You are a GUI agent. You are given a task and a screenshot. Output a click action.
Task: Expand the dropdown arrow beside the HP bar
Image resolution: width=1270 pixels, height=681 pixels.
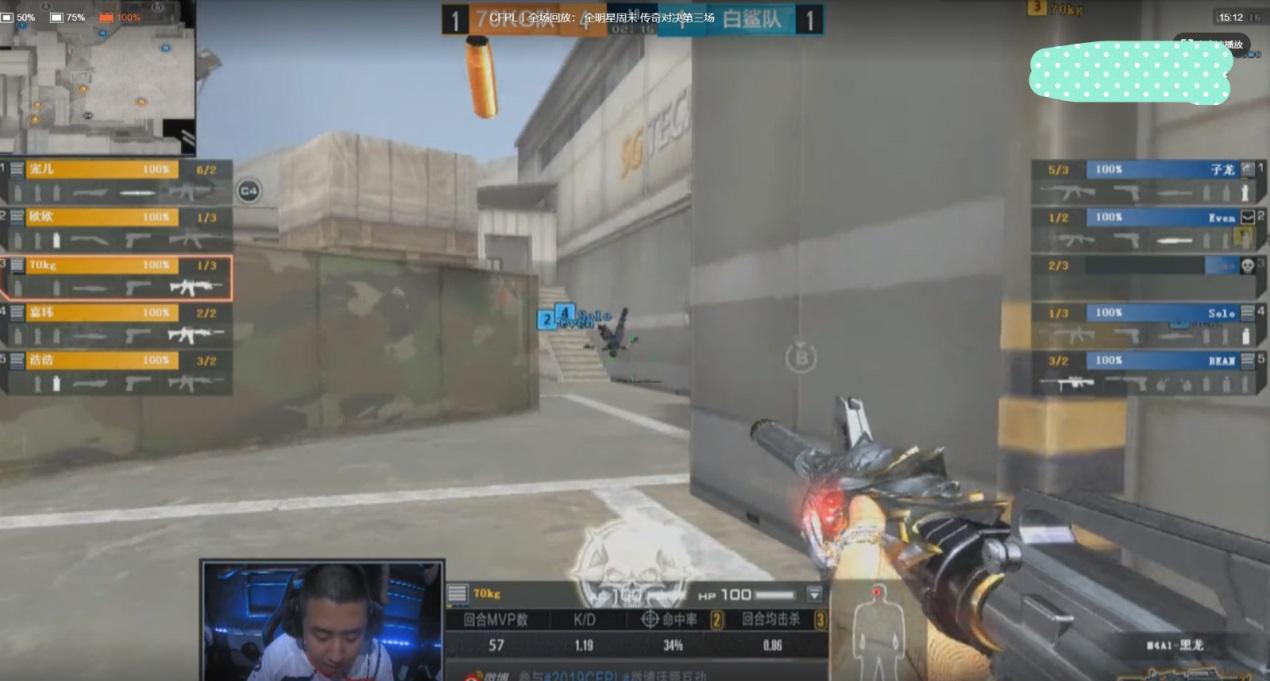pyautogui.click(x=814, y=594)
